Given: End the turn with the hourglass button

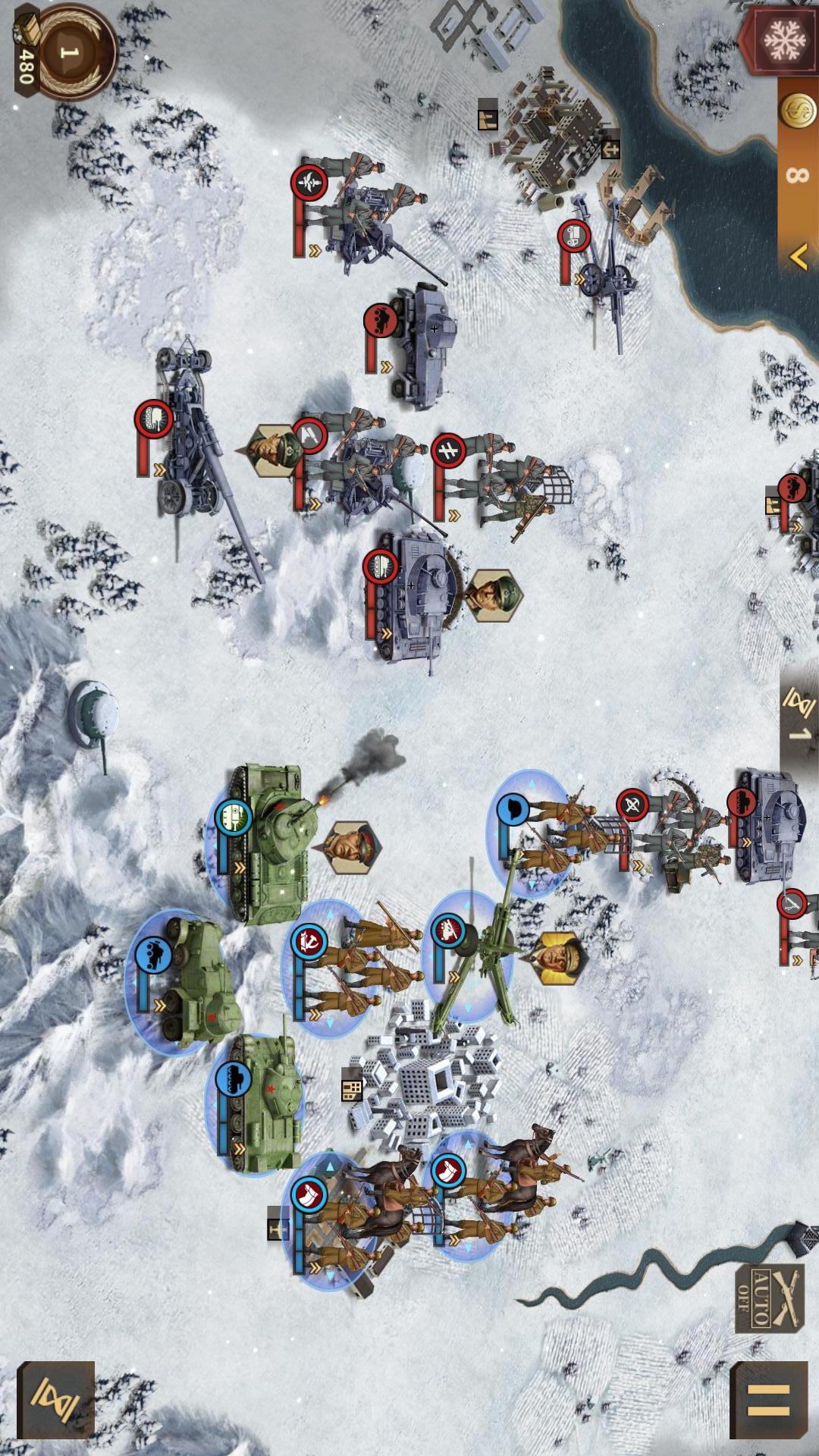Looking at the screenshot, I should 55,1400.
